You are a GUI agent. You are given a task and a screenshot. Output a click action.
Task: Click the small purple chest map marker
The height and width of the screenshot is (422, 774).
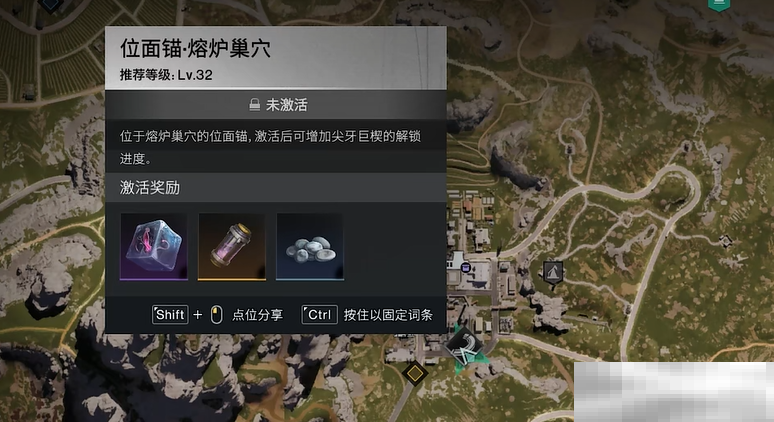pos(466,267)
